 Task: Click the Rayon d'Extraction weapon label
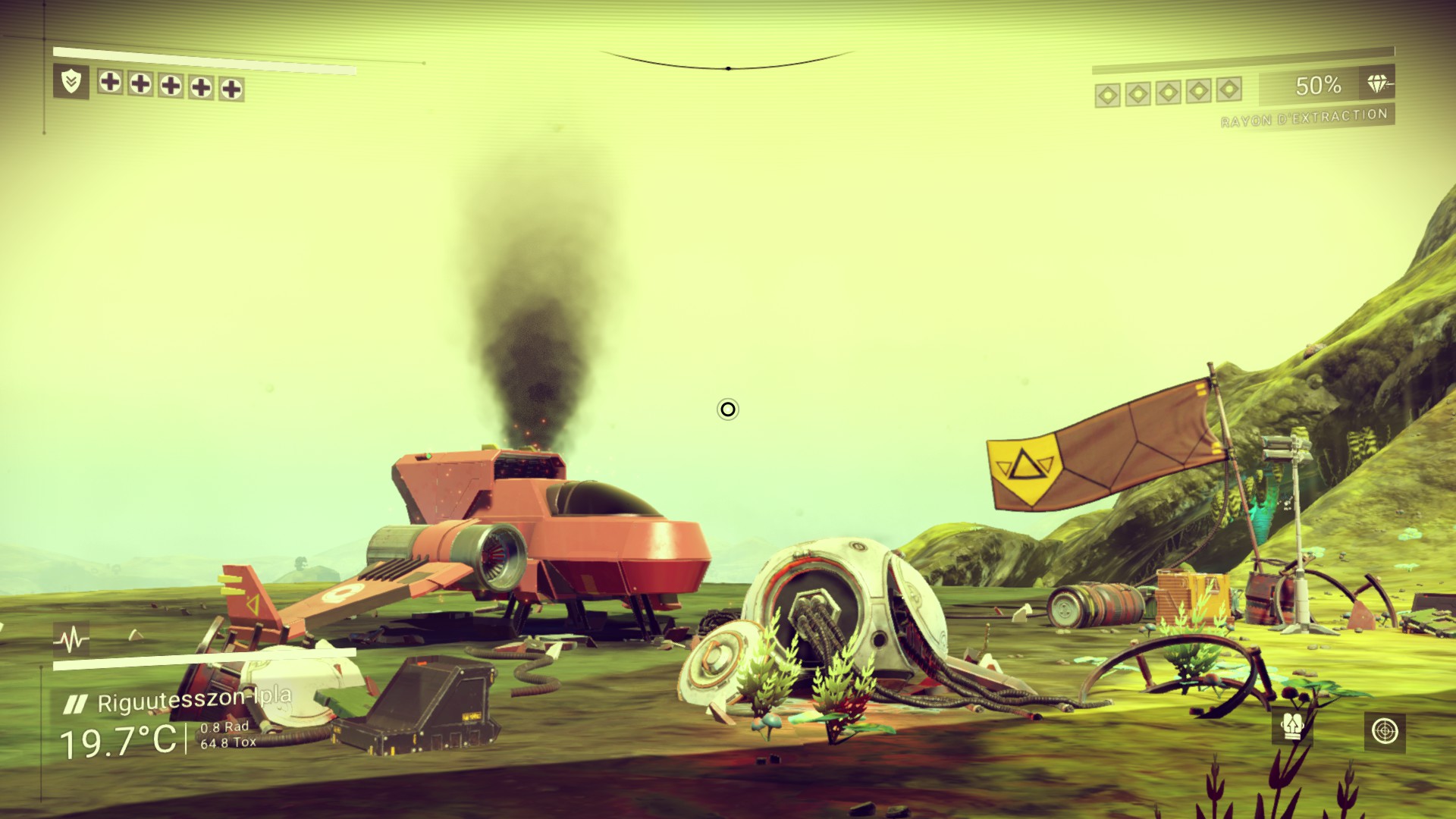[x=1304, y=118]
